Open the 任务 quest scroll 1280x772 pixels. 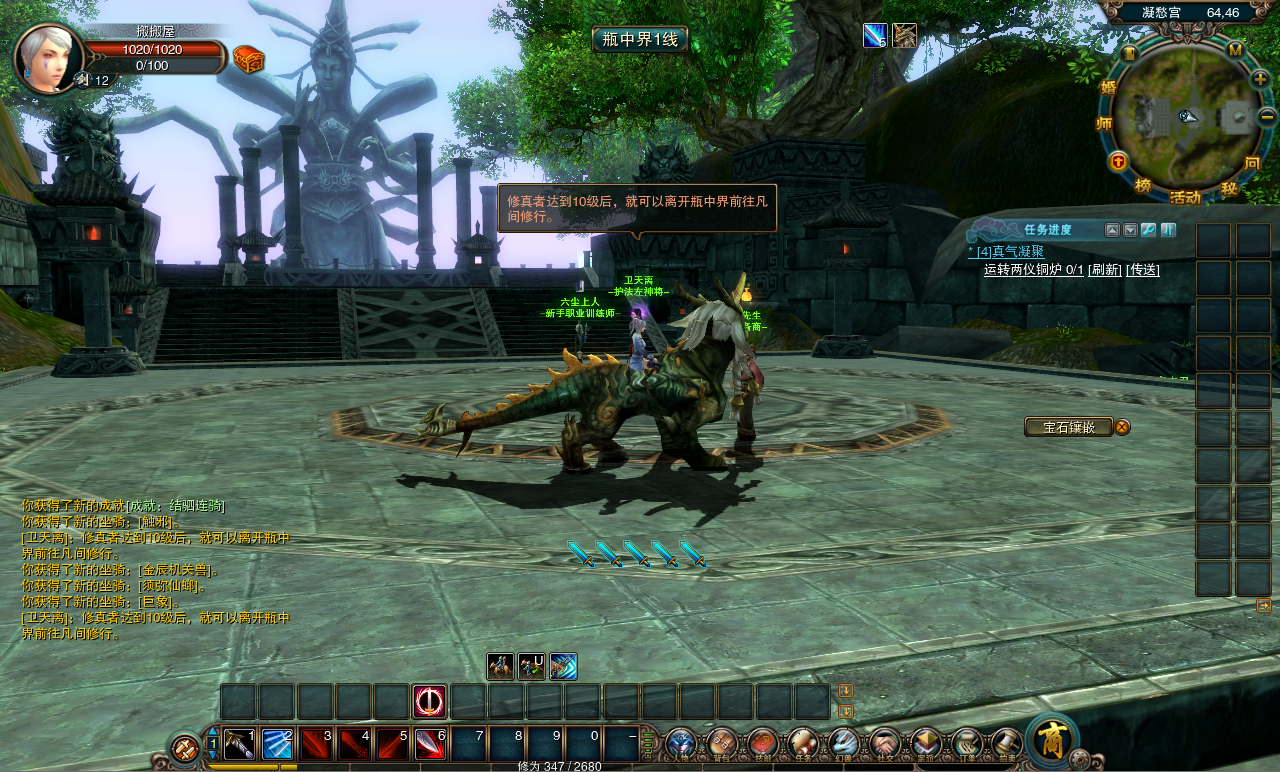(802, 744)
